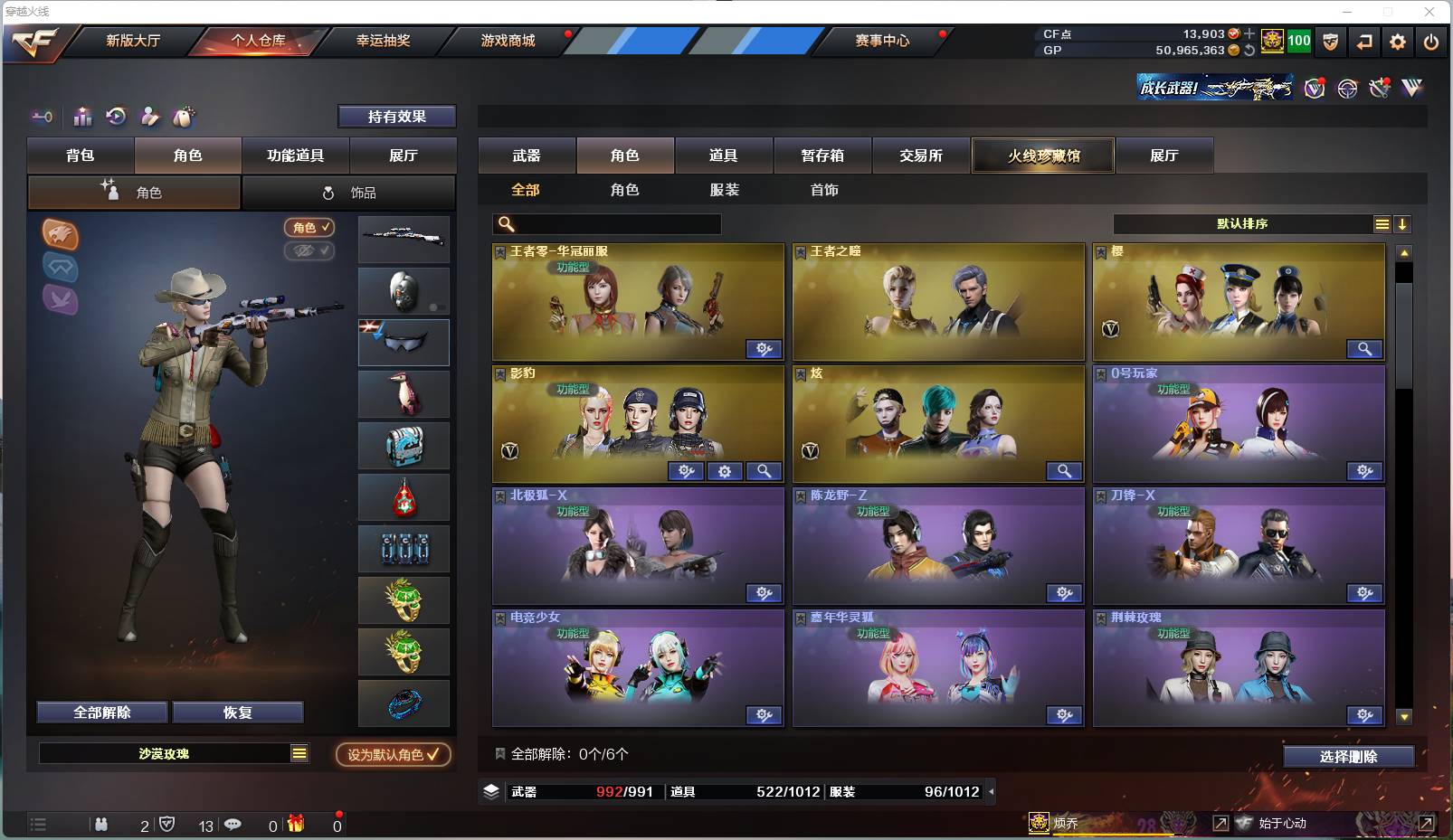This screenshot has width=1453, height=840.
Task: Select the pet egg icon next to character edit
Action: pos(183,117)
